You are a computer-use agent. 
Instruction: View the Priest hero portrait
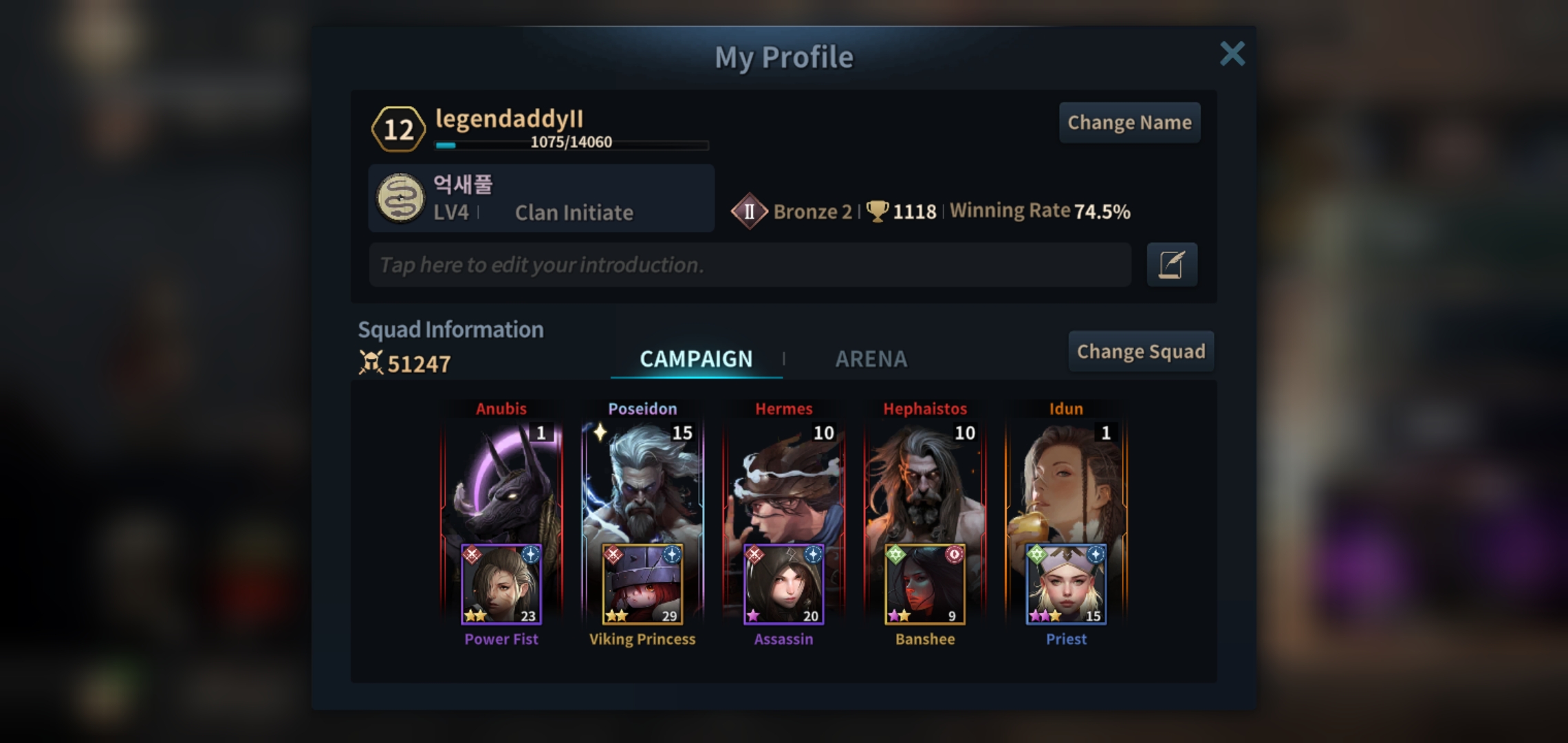point(1066,585)
